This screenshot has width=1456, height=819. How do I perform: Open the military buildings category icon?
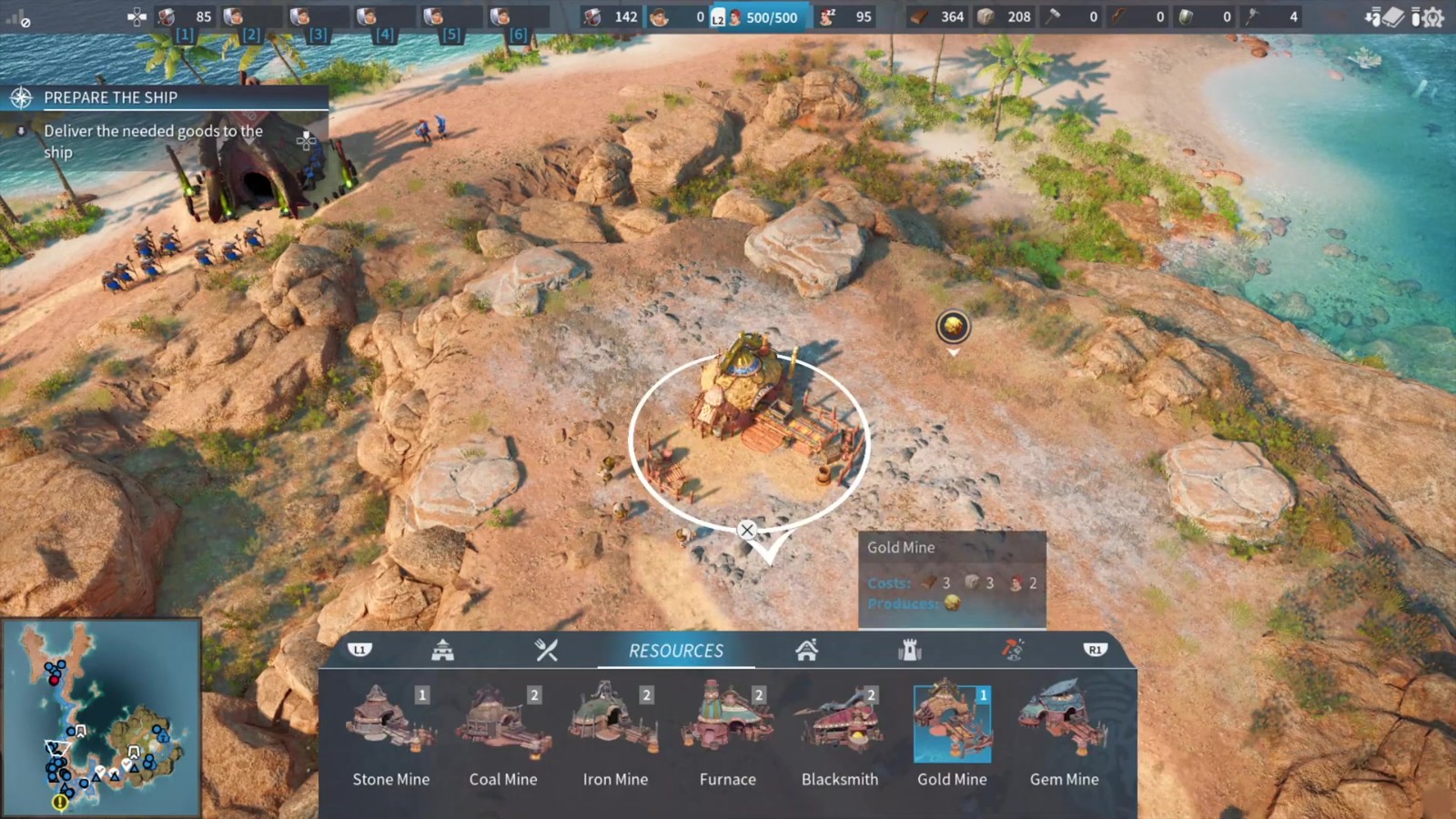point(443,650)
